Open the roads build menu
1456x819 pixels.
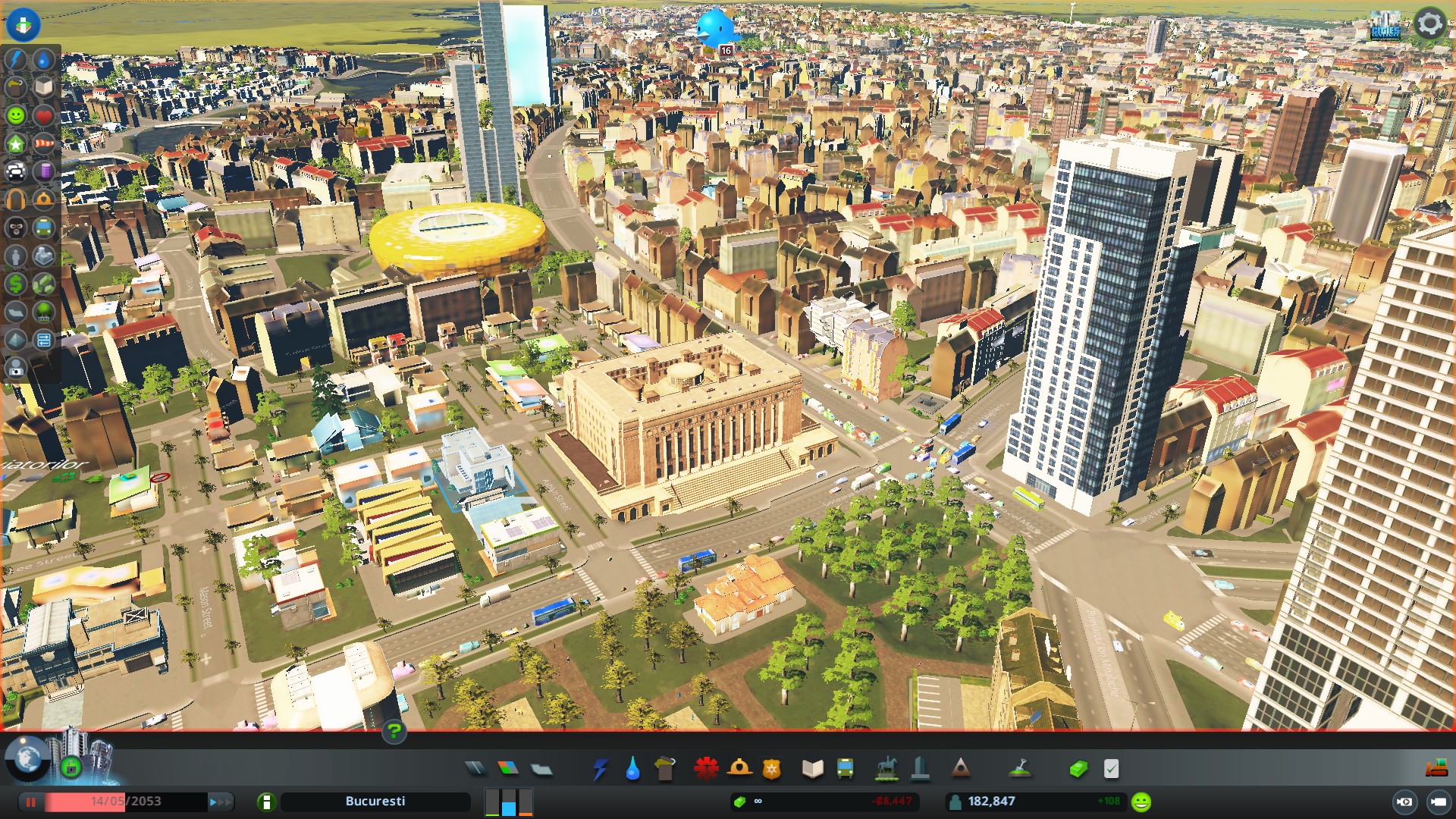point(475,769)
